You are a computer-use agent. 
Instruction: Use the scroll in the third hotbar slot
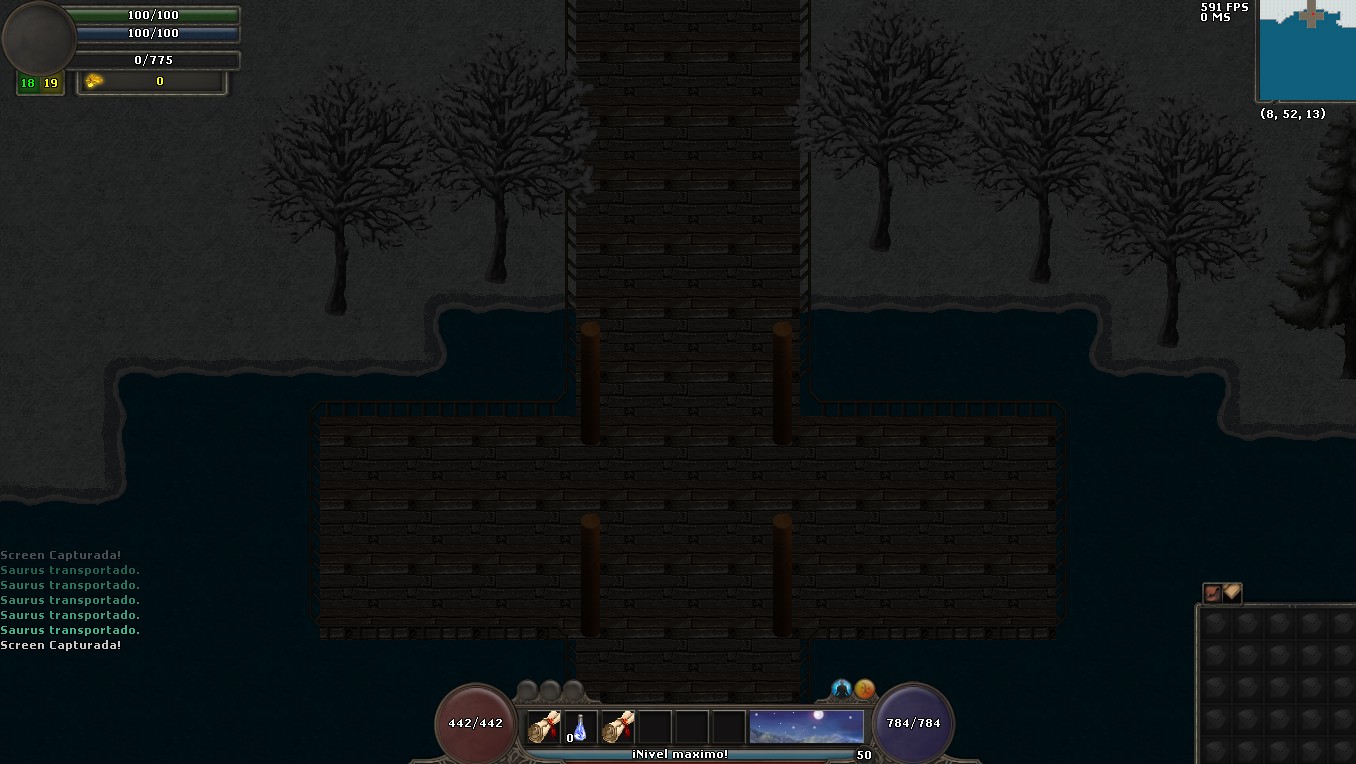(617, 724)
